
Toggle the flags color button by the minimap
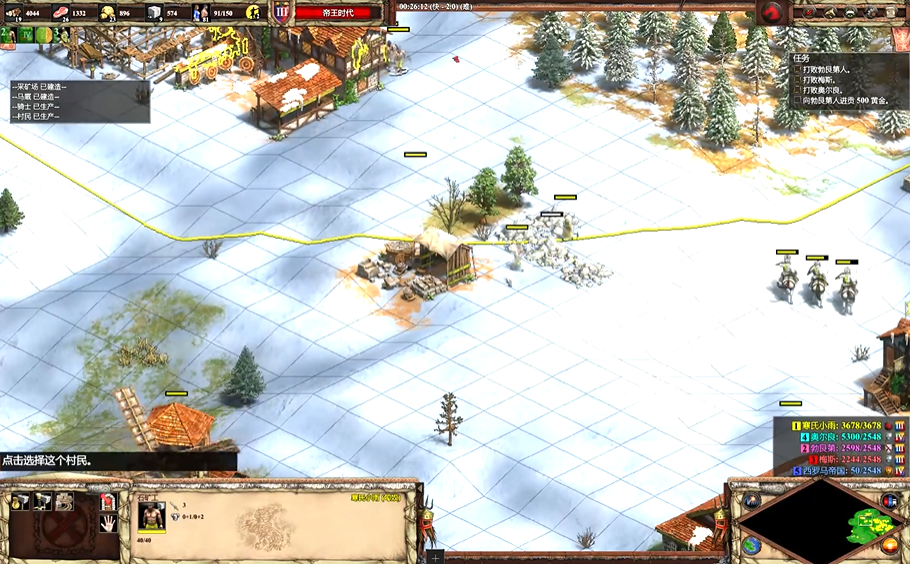[888, 500]
